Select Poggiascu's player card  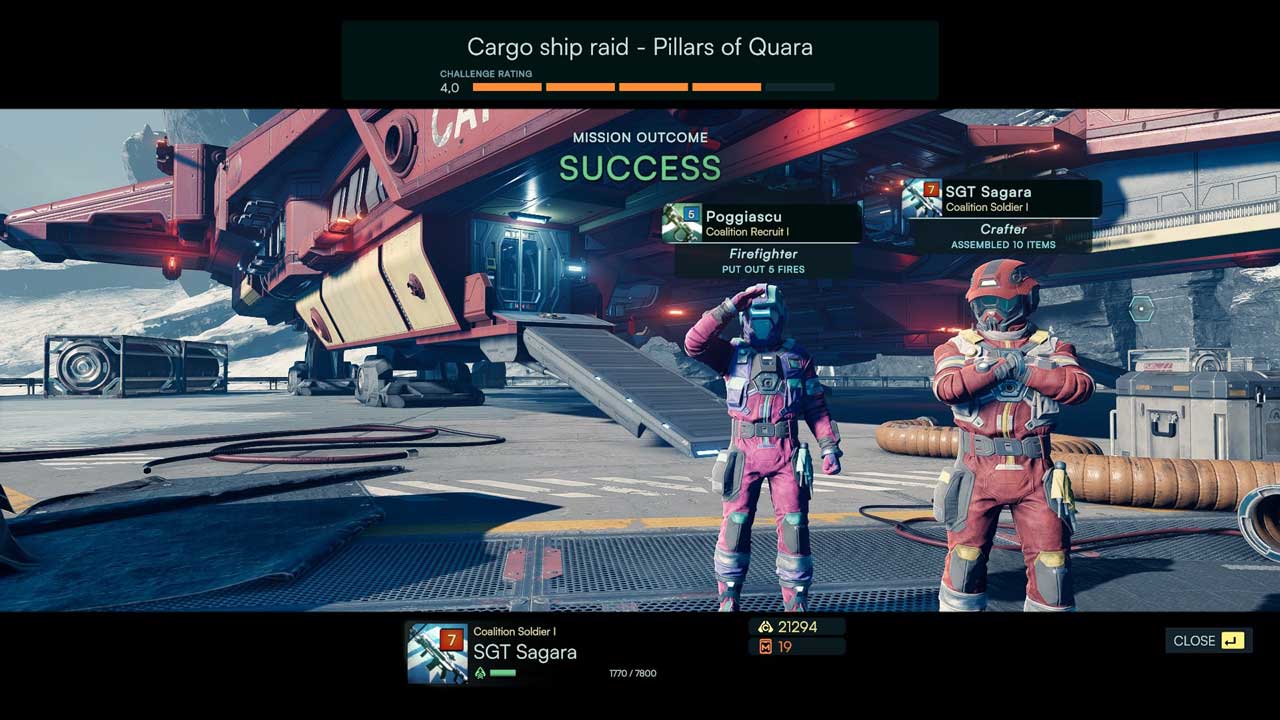click(x=761, y=223)
